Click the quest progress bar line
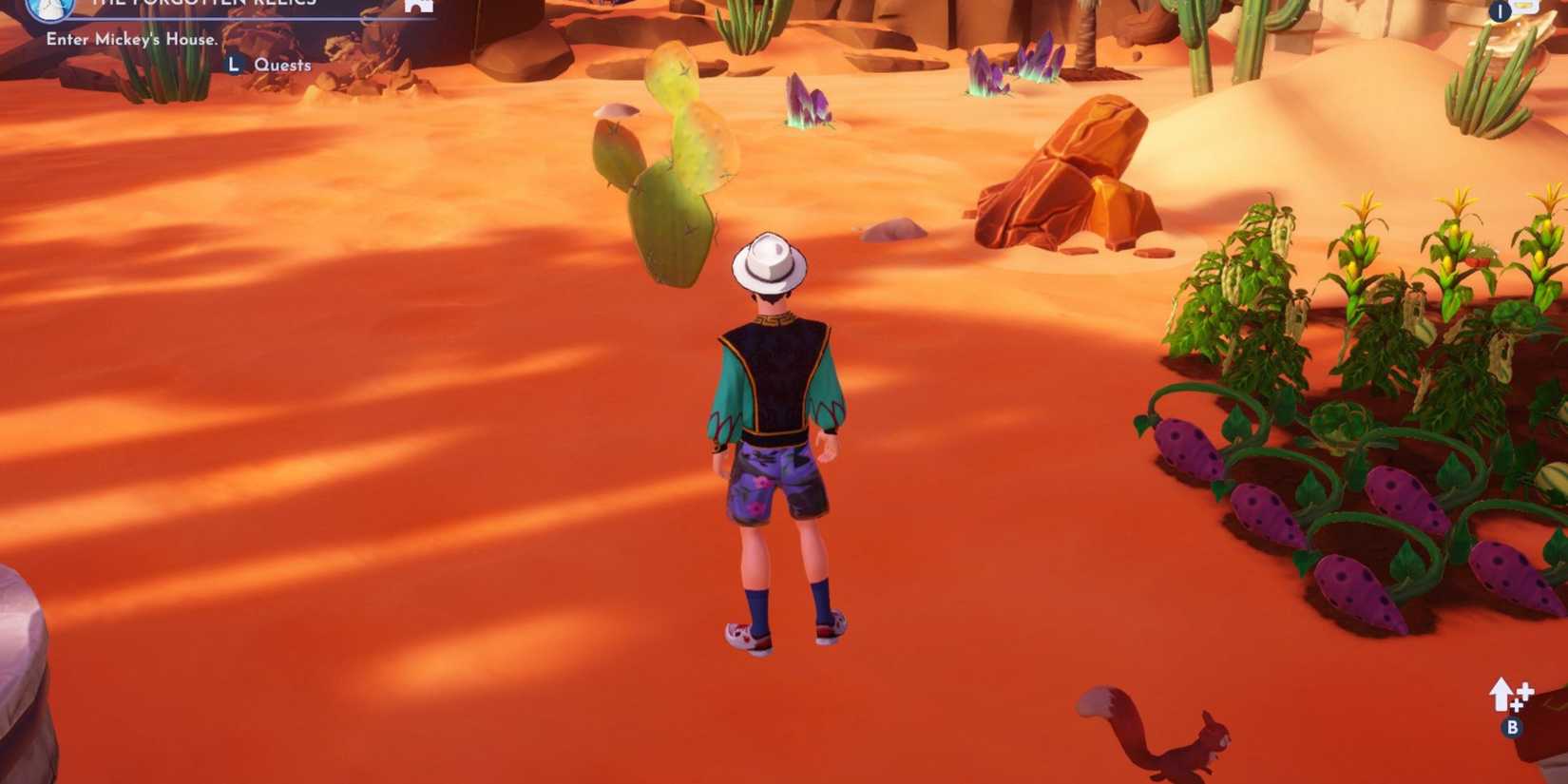 coord(247,19)
